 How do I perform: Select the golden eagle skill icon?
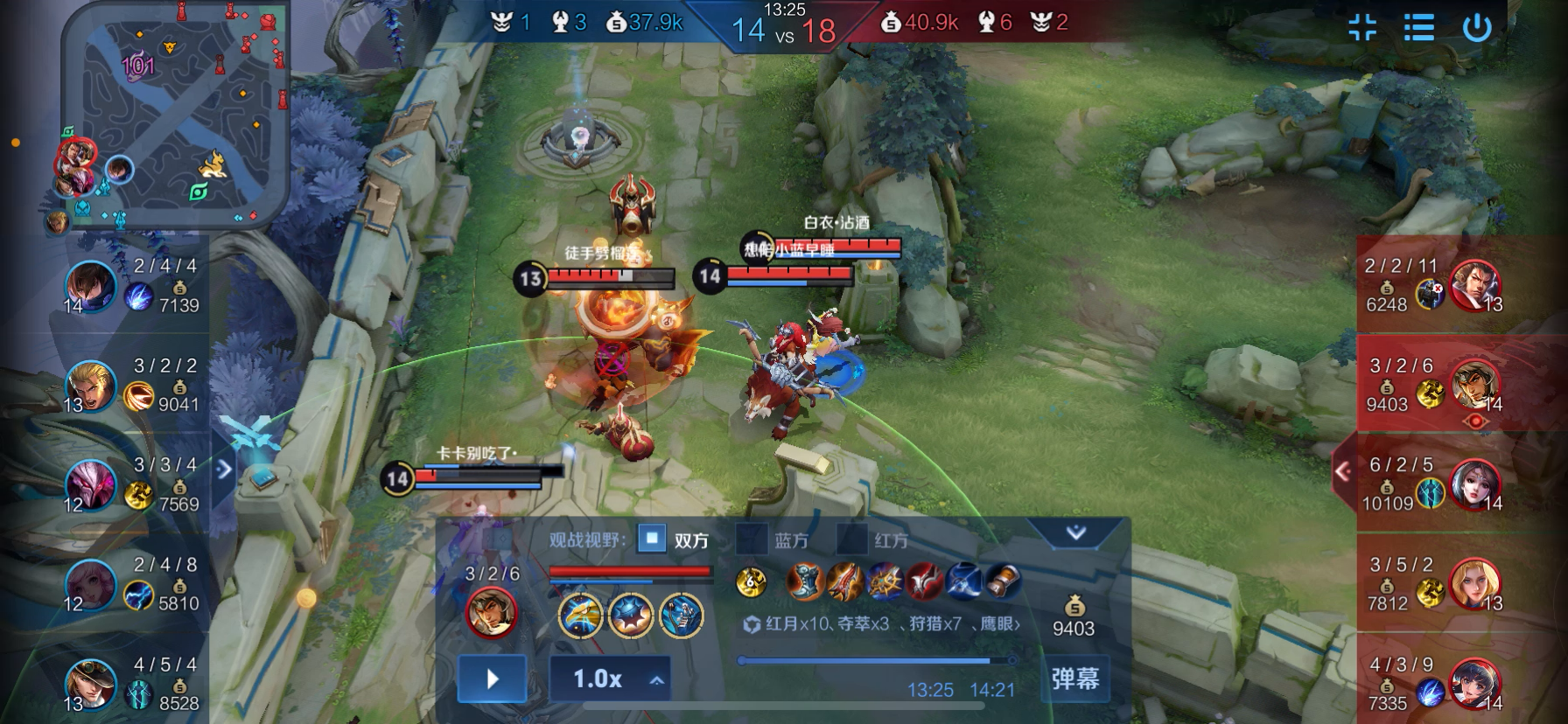pyautogui.click(x=581, y=615)
